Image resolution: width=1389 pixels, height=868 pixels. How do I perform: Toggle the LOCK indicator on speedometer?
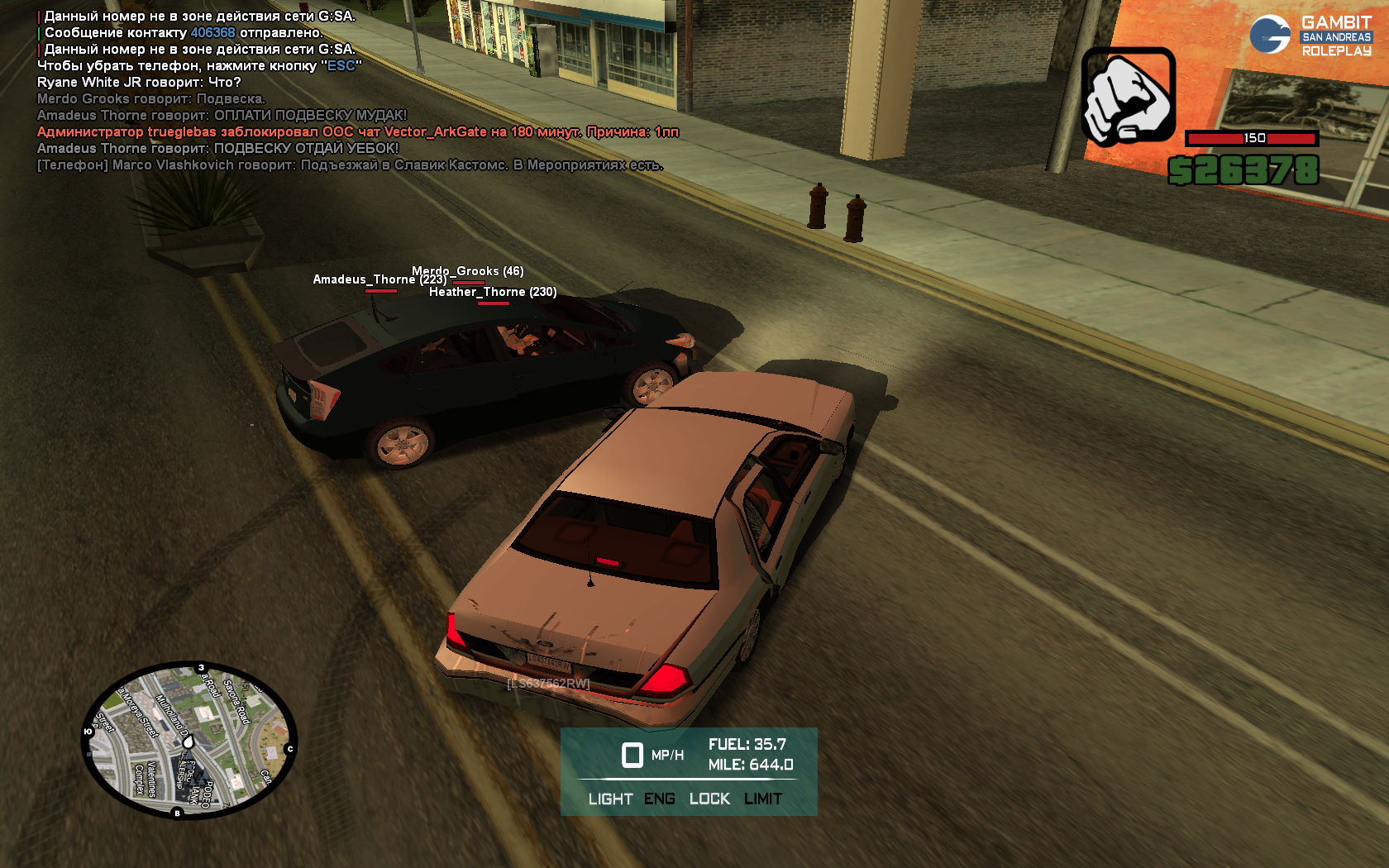pyautogui.click(x=709, y=799)
